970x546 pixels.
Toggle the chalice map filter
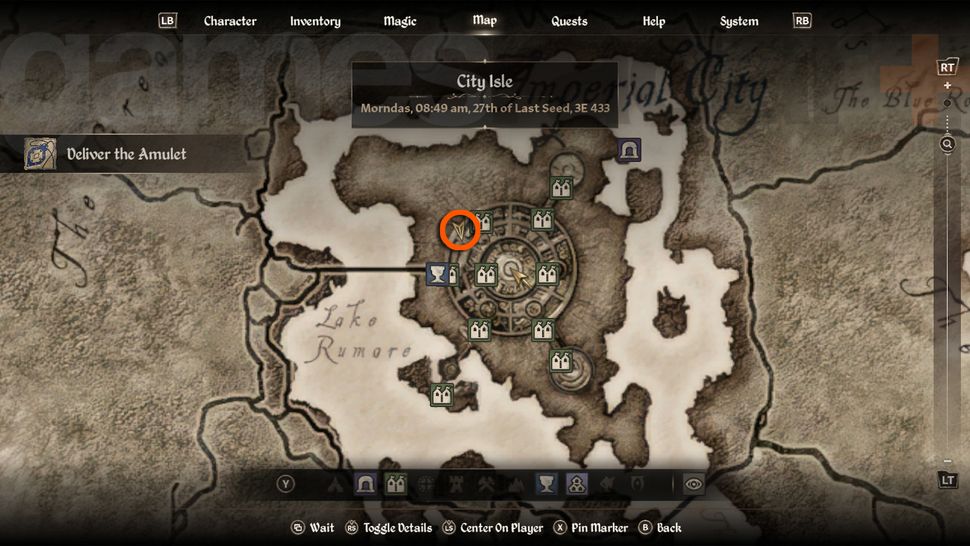546,484
